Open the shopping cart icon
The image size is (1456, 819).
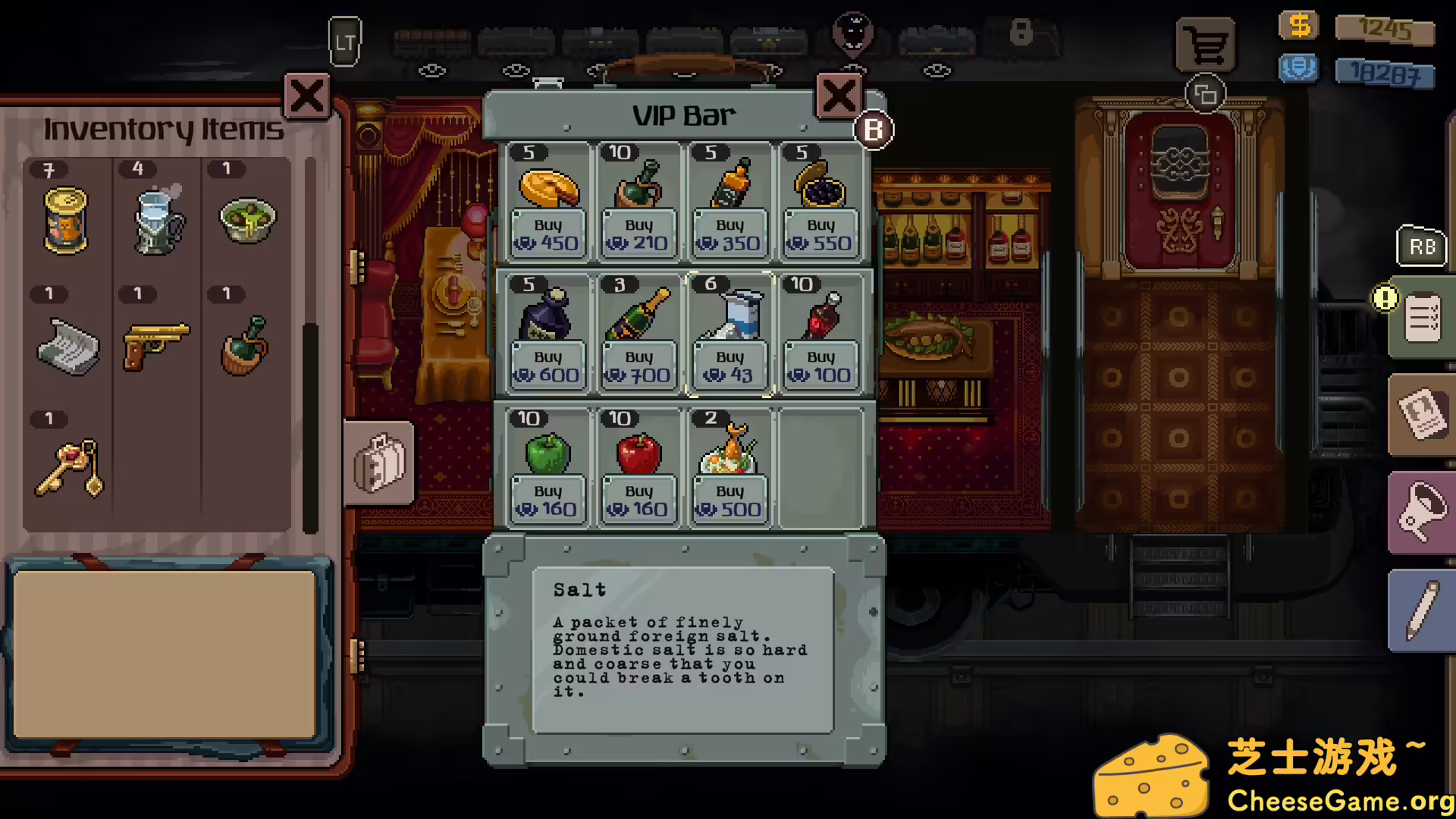pyautogui.click(x=1206, y=43)
